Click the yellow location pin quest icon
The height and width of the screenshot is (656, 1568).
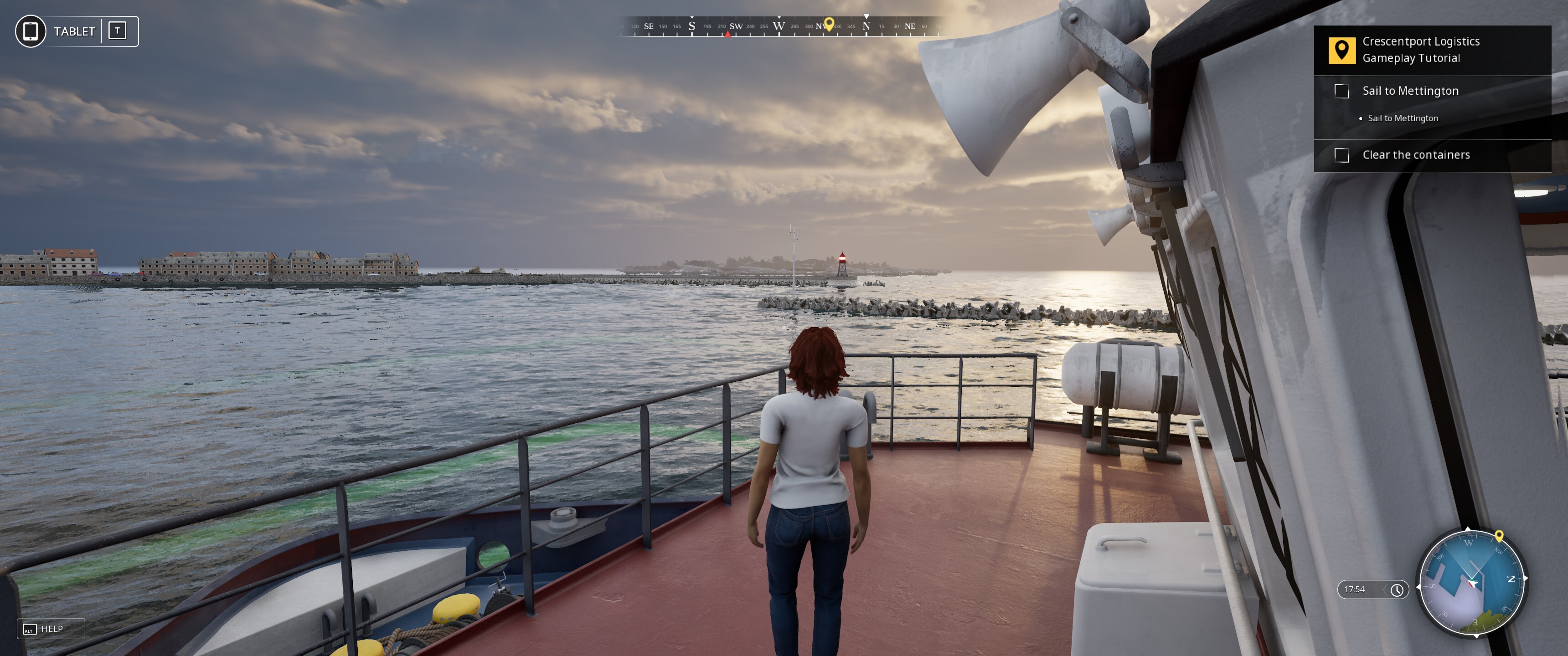click(1341, 50)
